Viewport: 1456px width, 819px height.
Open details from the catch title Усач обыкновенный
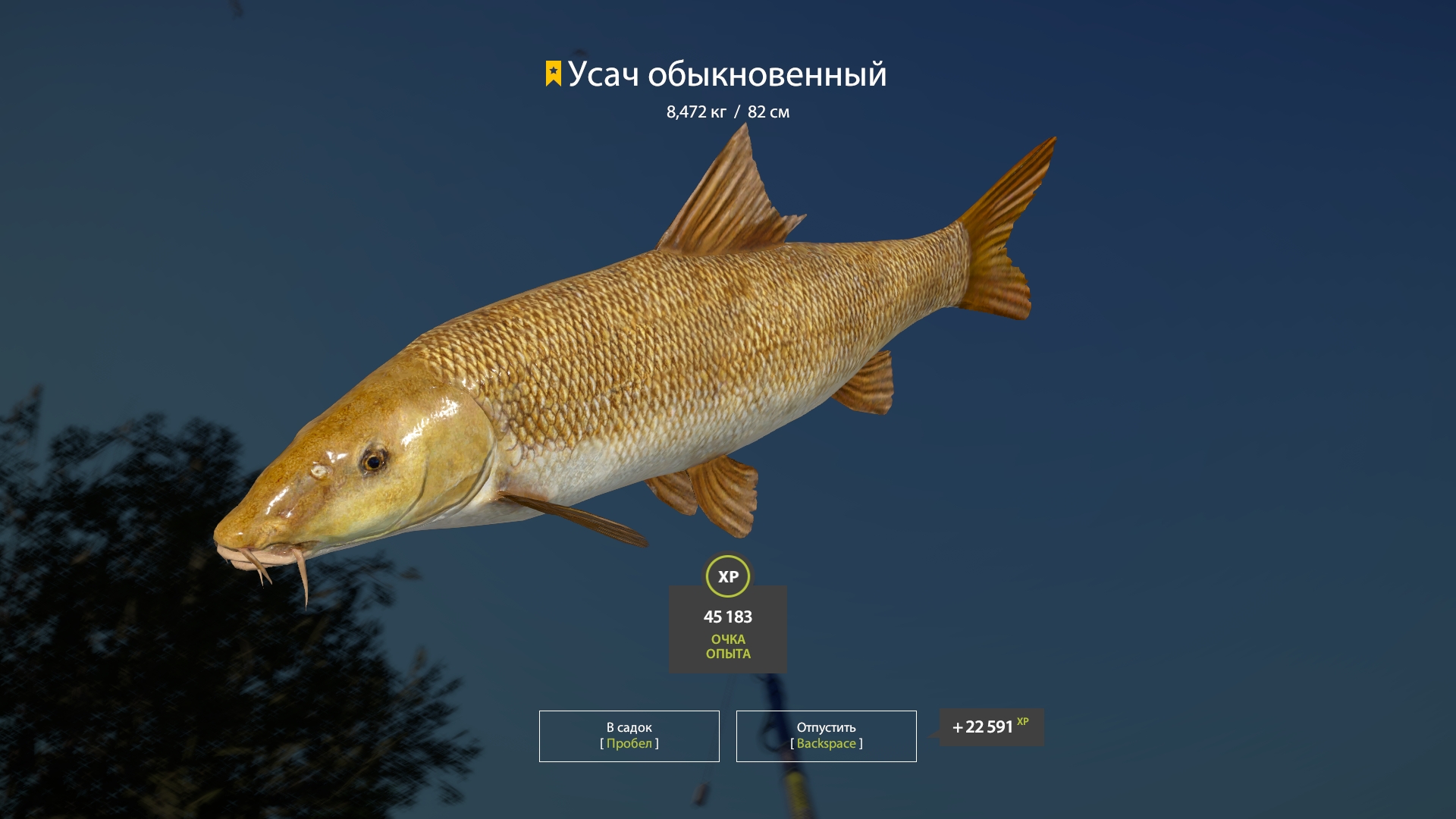click(x=728, y=75)
